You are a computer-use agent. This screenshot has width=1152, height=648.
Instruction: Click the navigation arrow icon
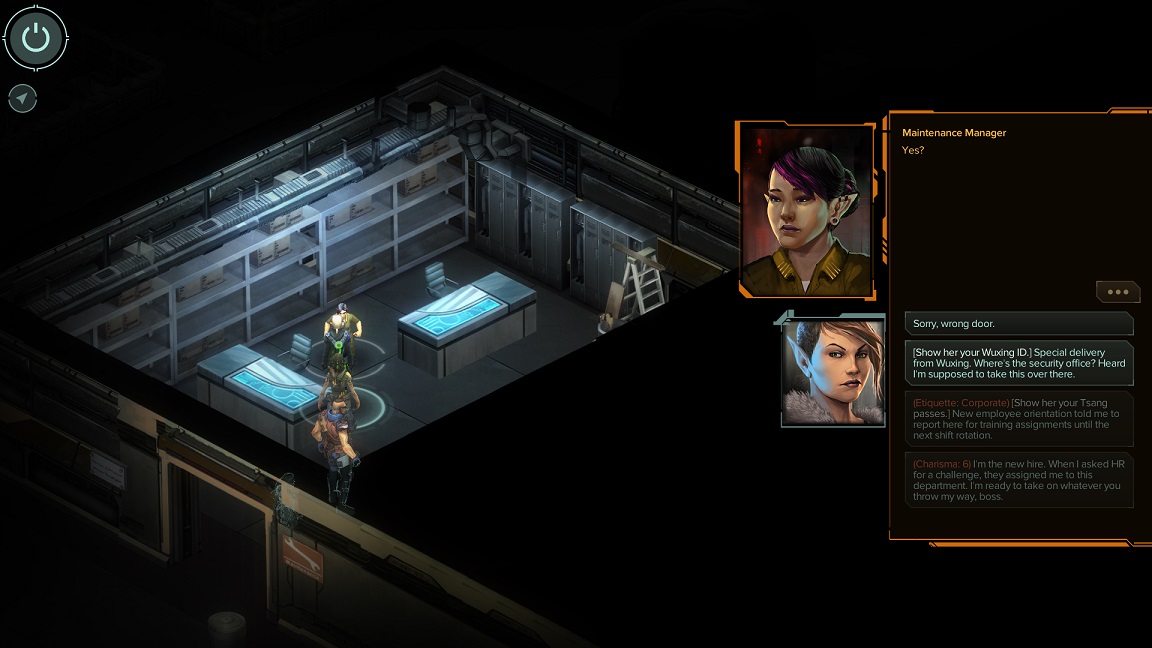[x=22, y=98]
